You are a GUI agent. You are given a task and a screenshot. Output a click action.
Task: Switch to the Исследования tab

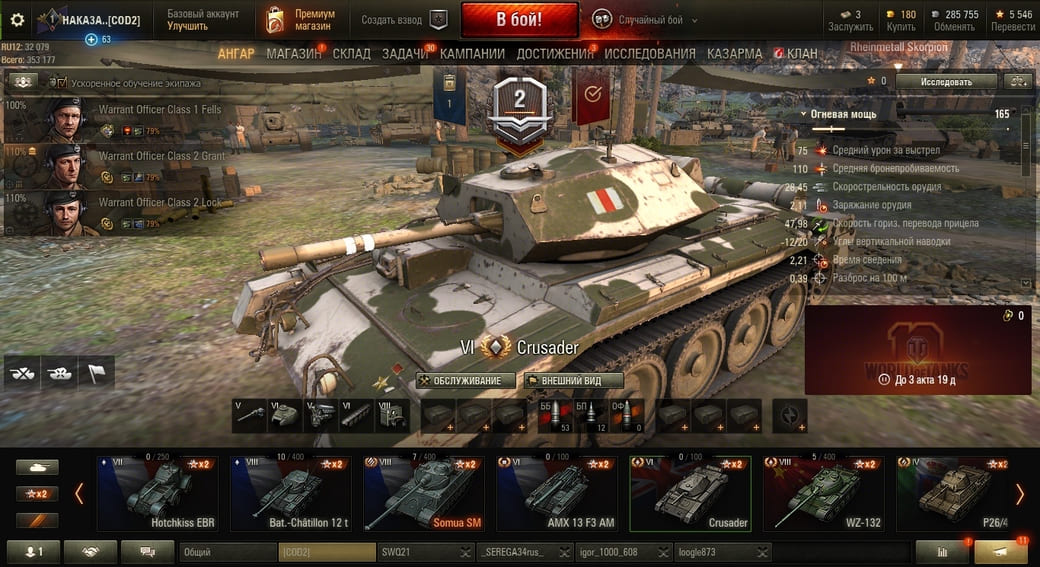(650, 53)
